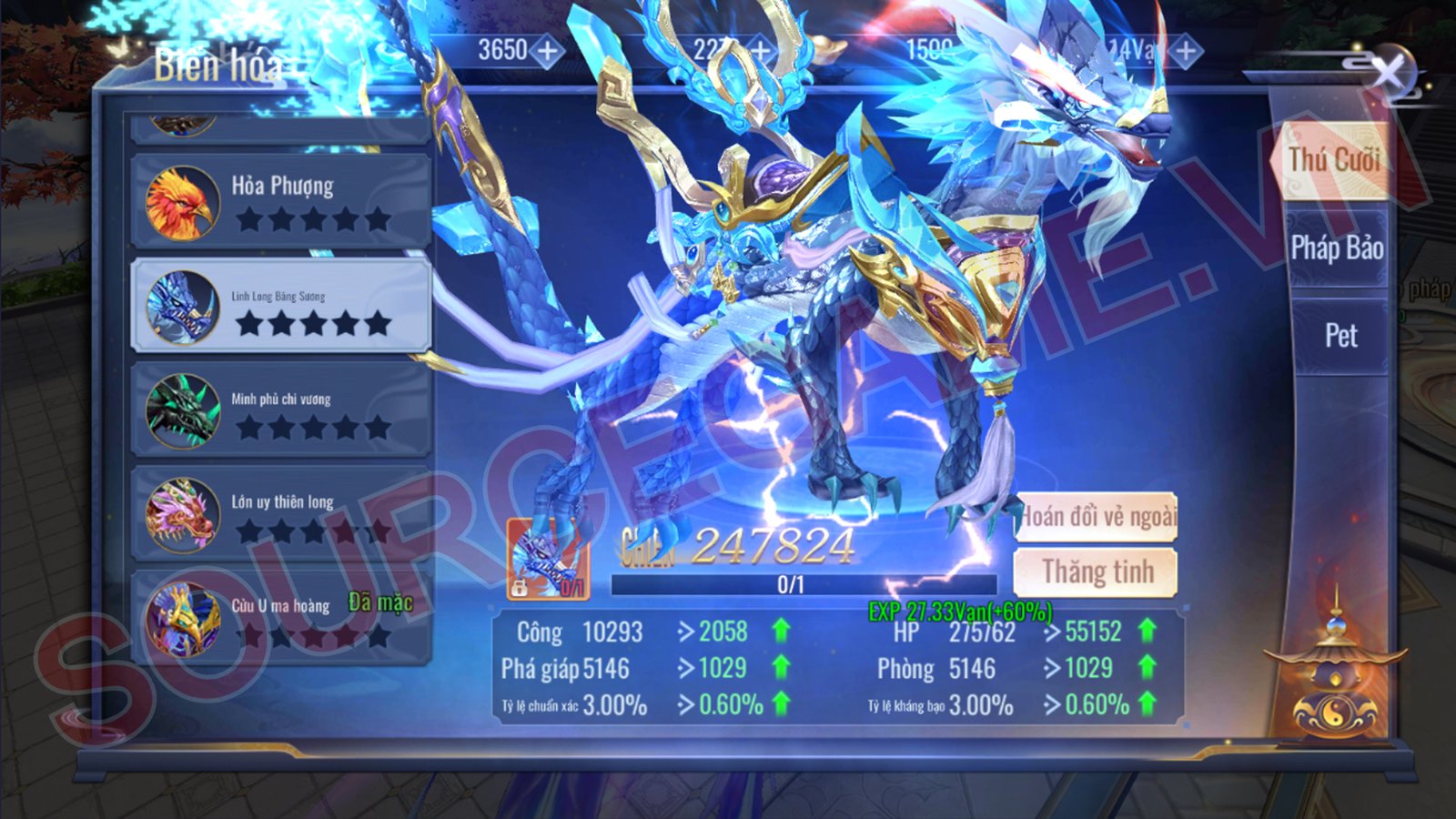Open the Pháp Bảo tab
The image size is (1456, 819).
[x=1336, y=248]
